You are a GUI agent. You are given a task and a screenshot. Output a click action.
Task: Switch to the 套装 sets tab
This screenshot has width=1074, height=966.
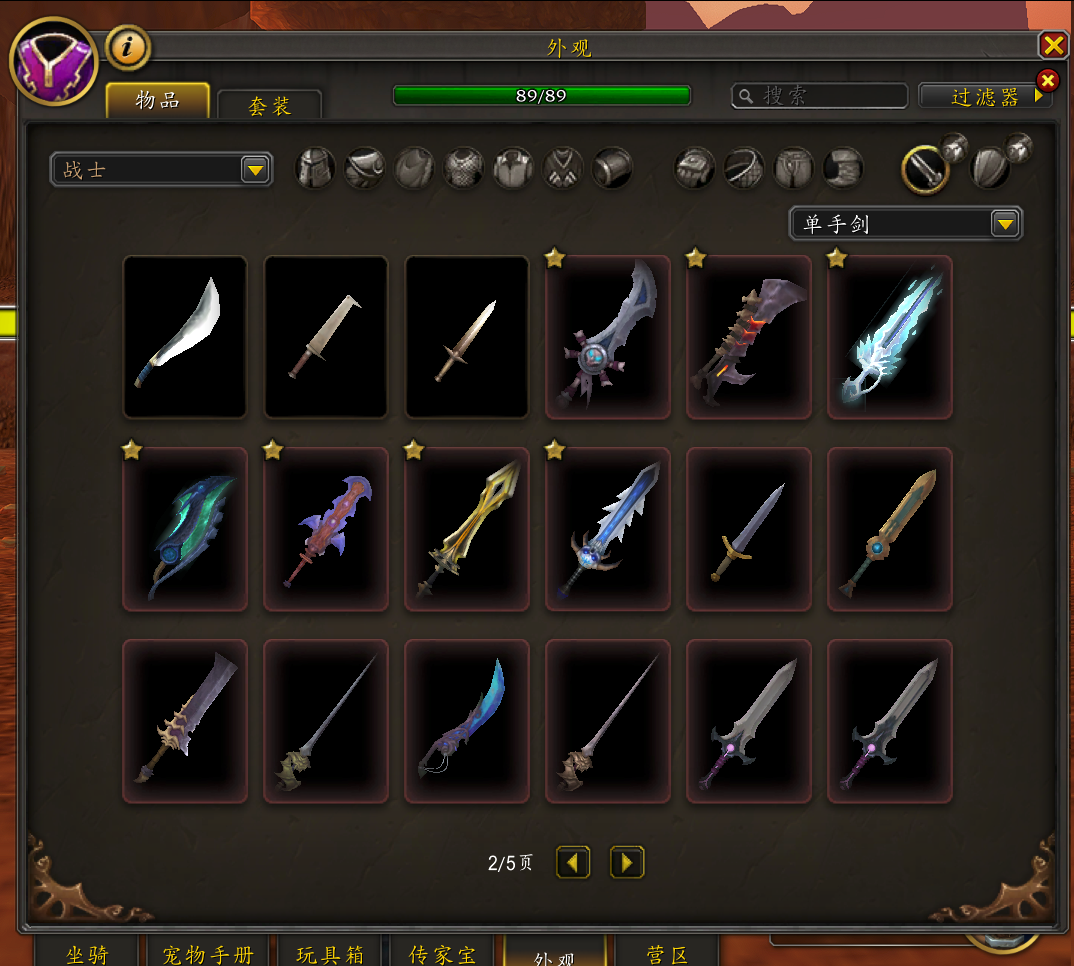[269, 105]
